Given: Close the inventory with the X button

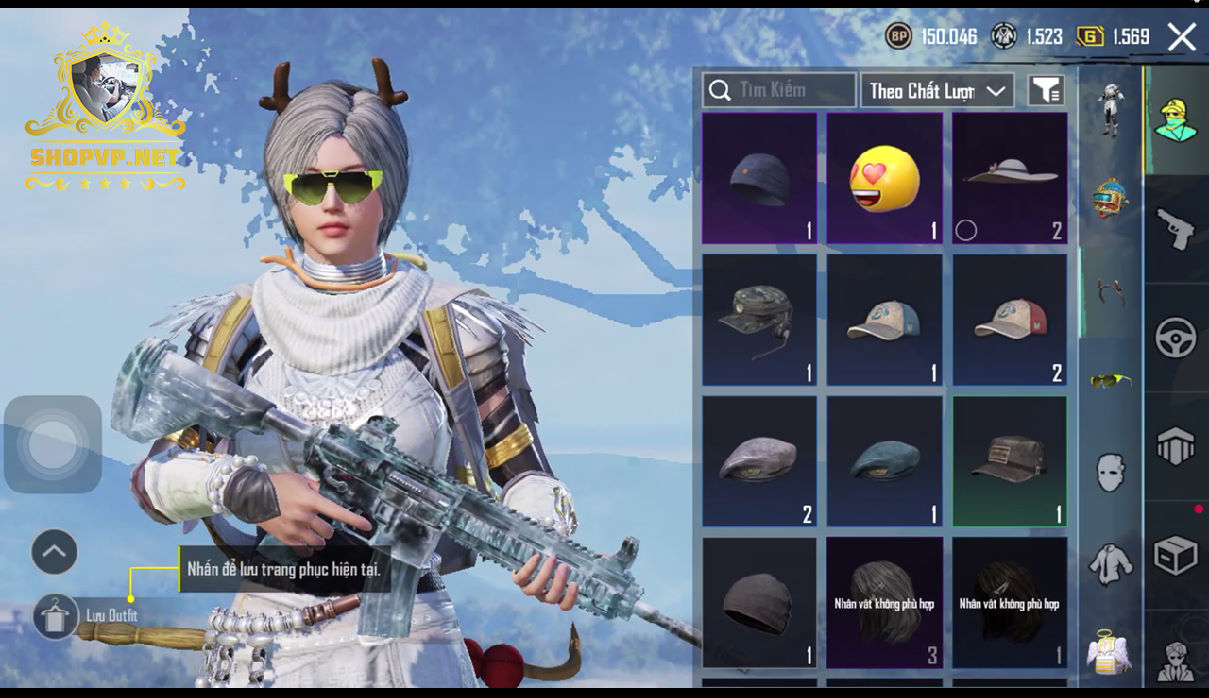Looking at the screenshot, I should click(x=1182, y=38).
